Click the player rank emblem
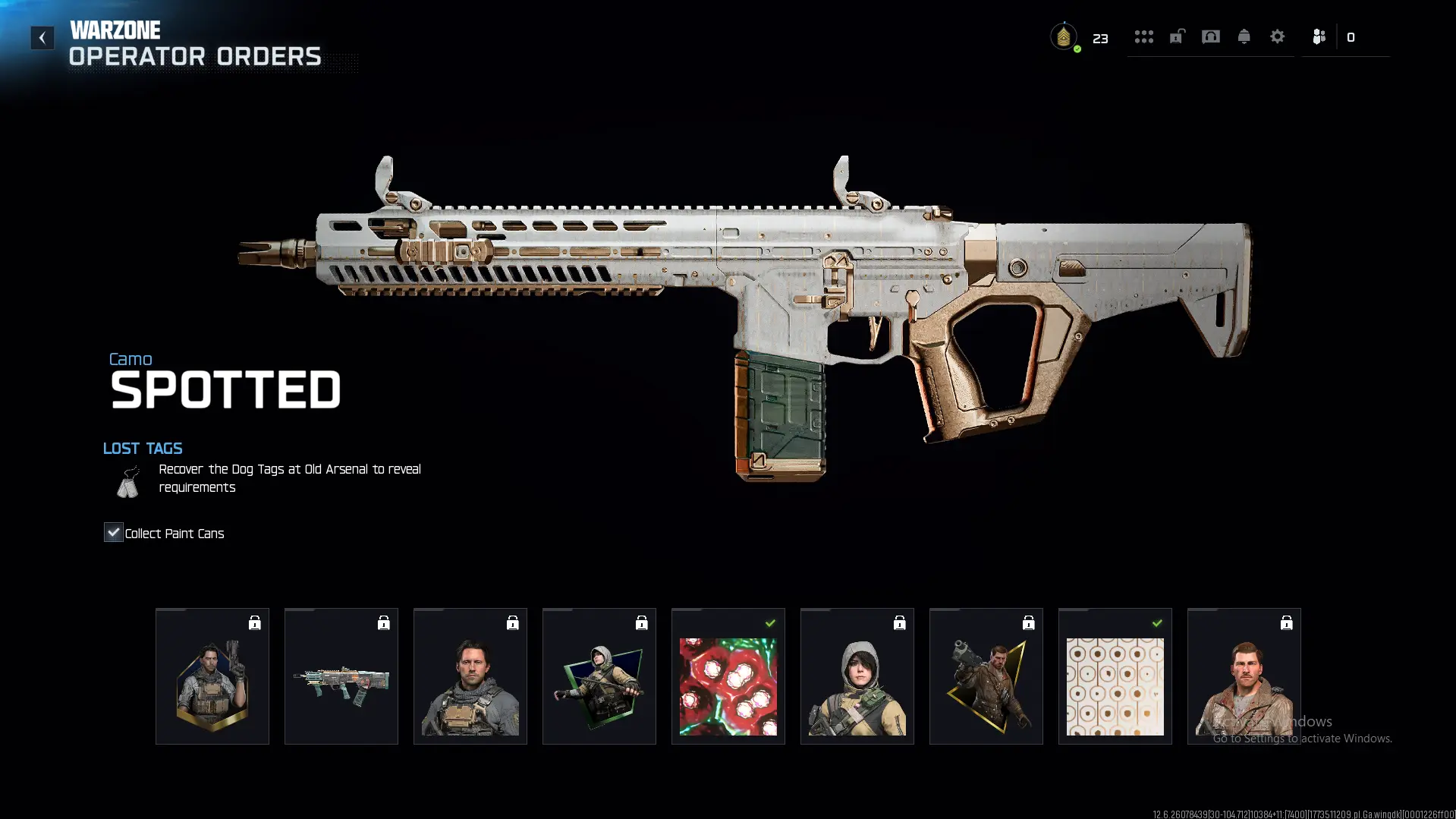This screenshot has width=1456, height=819. pyautogui.click(x=1064, y=36)
